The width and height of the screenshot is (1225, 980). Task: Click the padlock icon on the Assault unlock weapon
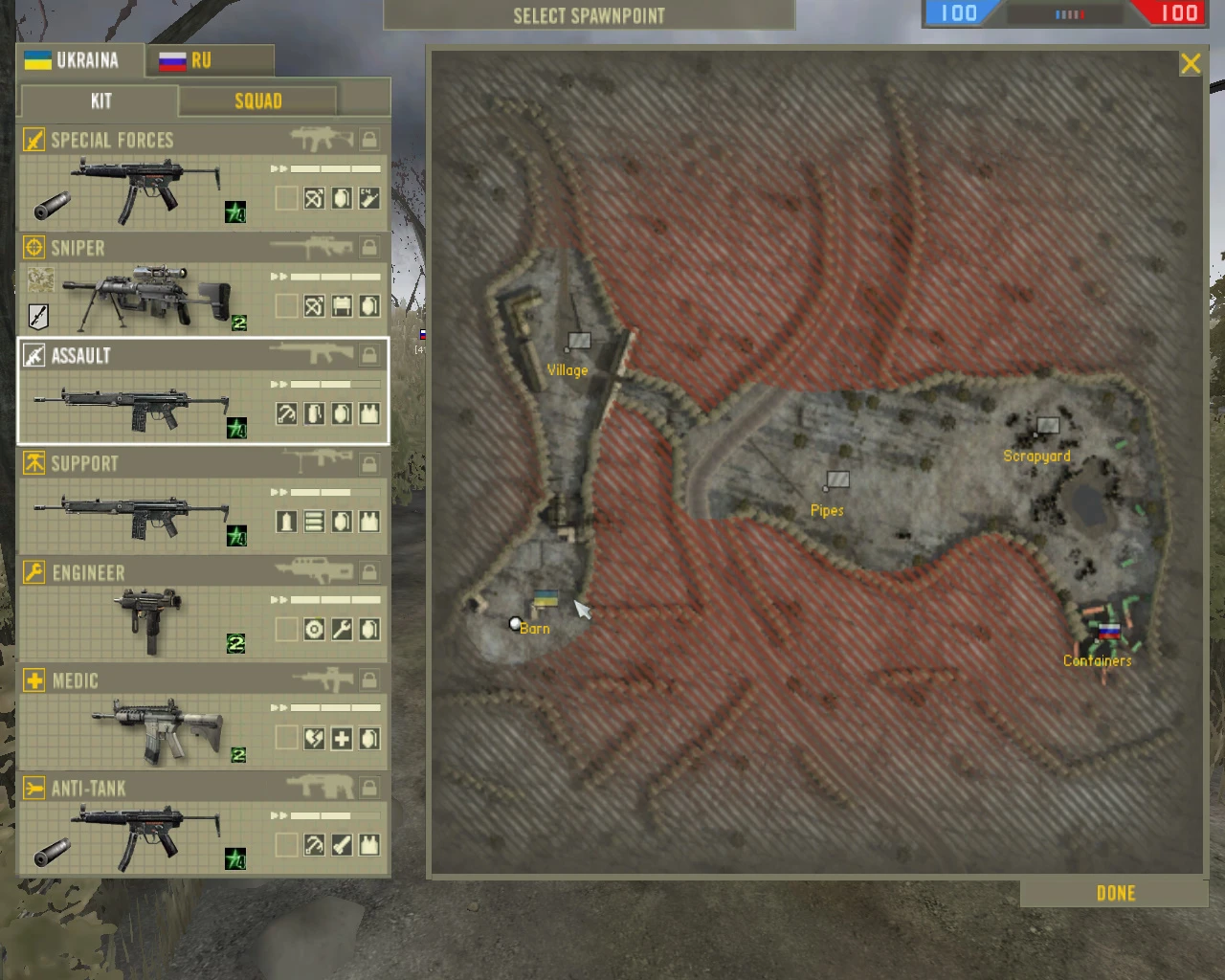tap(369, 354)
